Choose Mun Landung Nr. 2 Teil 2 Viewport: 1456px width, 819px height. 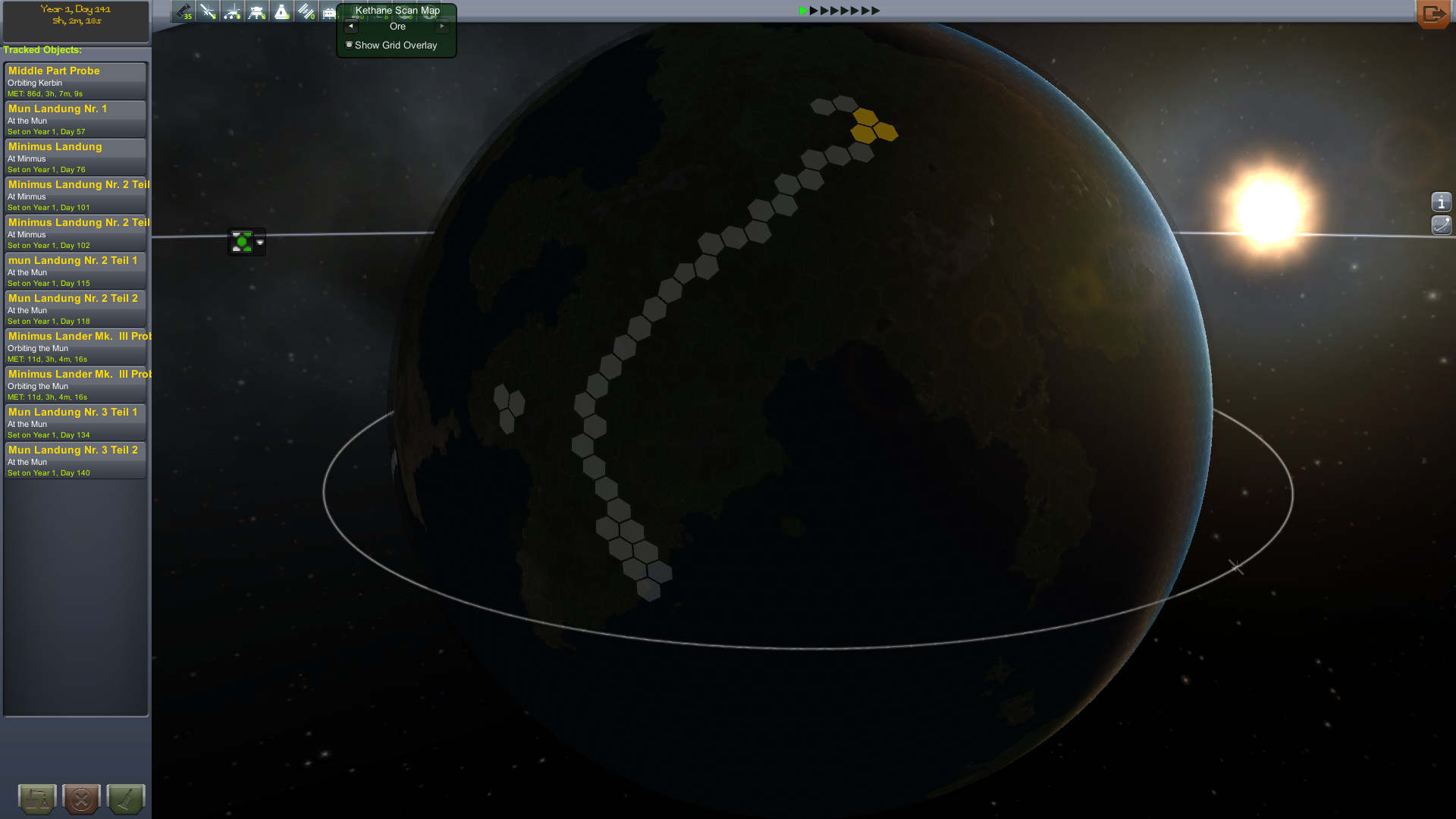tap(75, 309)
